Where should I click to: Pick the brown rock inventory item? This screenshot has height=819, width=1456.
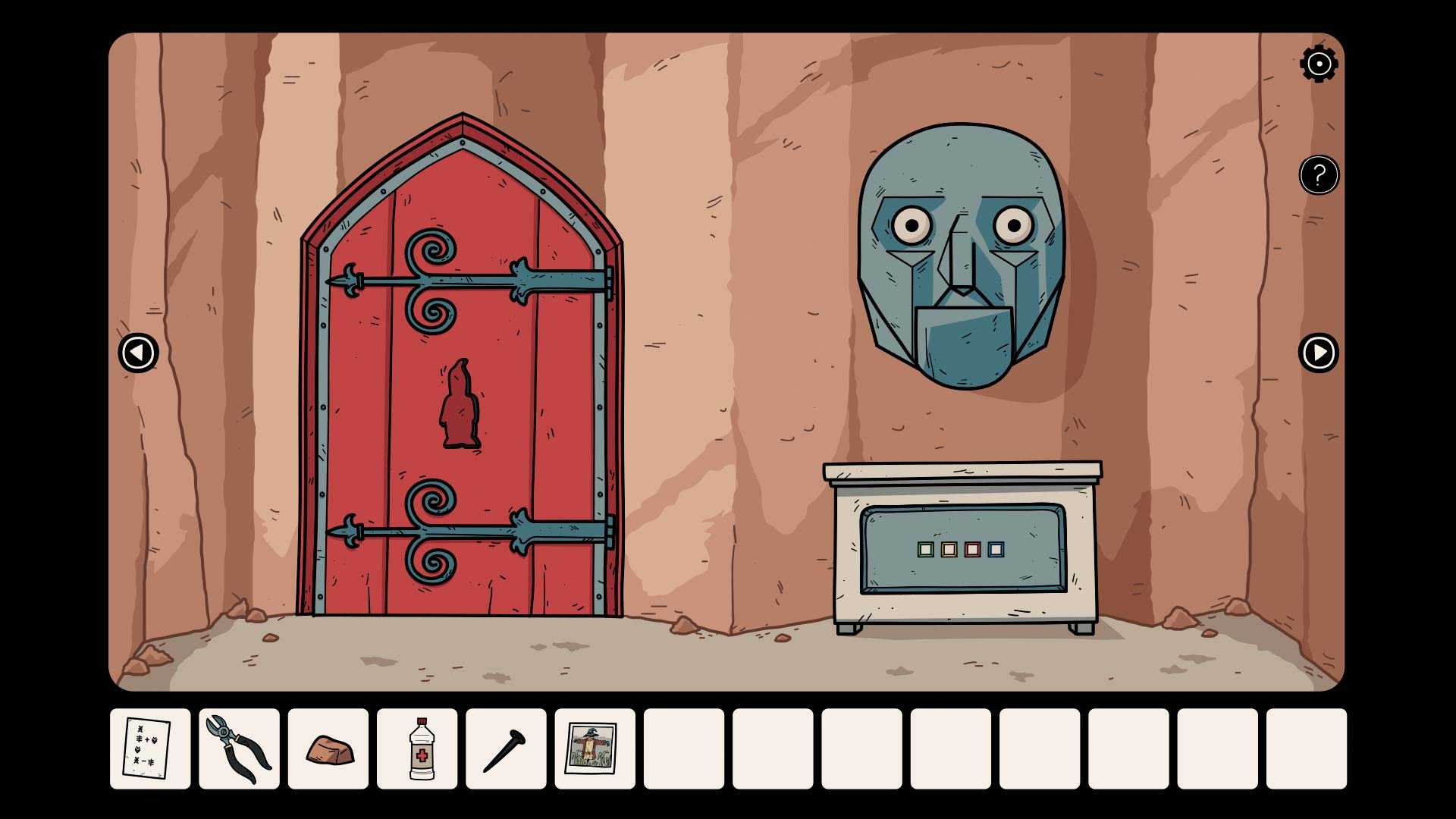[x=328, y=748]
